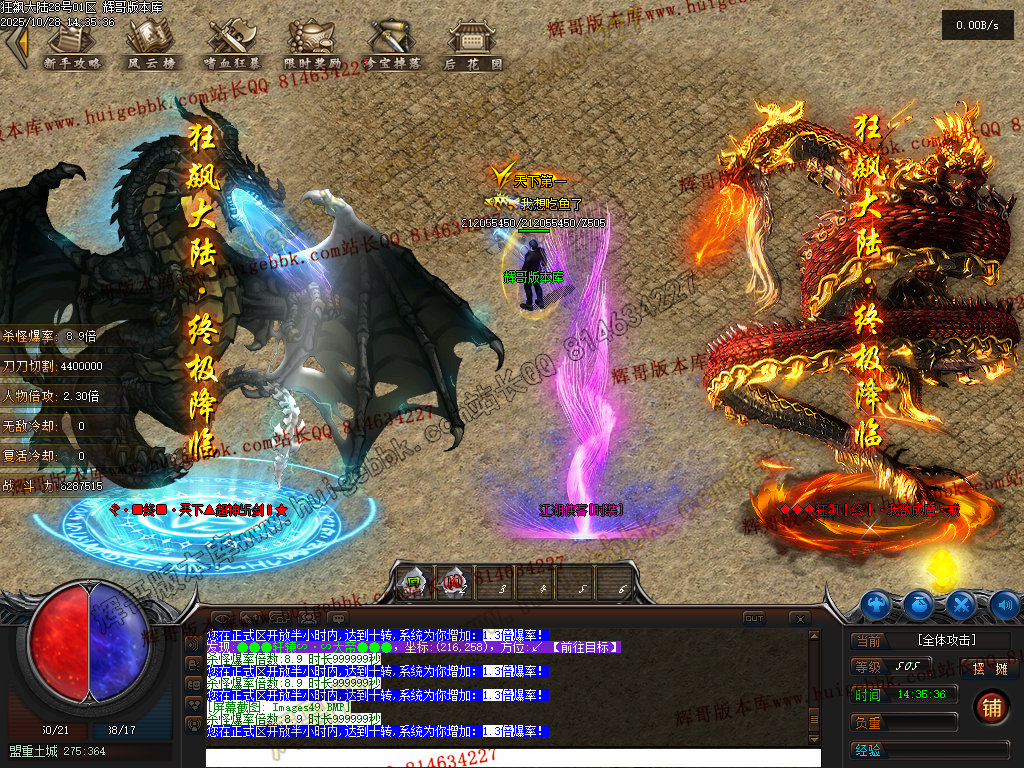Click the OUT button above the chat
Image resolution: width=1024 pixels, height=768 pixels.
[753, 619]
